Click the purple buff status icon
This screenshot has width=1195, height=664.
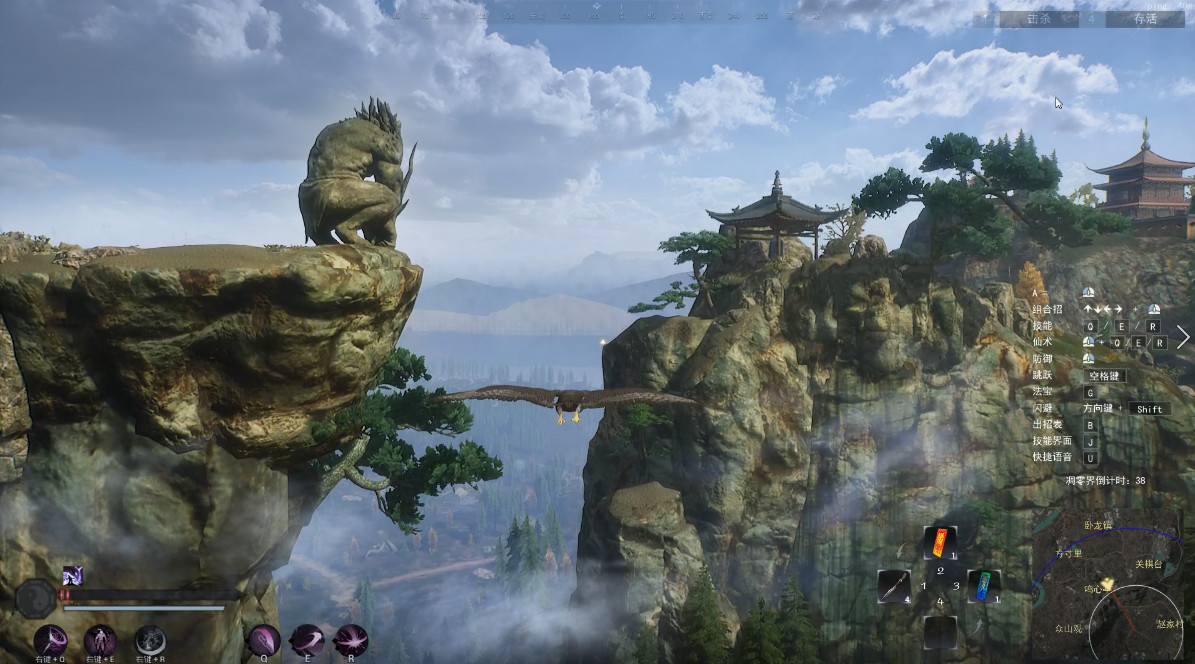click(73, 575)
